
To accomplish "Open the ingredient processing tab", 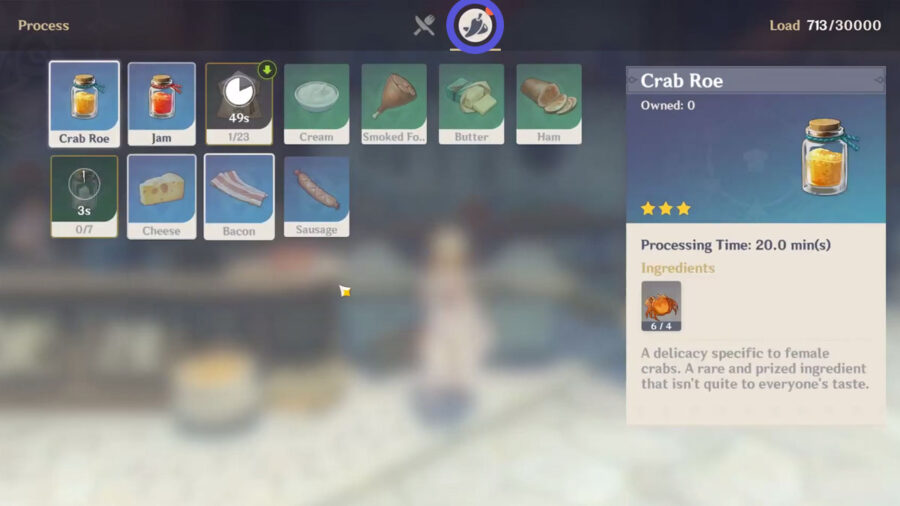I will coord(475,25).
